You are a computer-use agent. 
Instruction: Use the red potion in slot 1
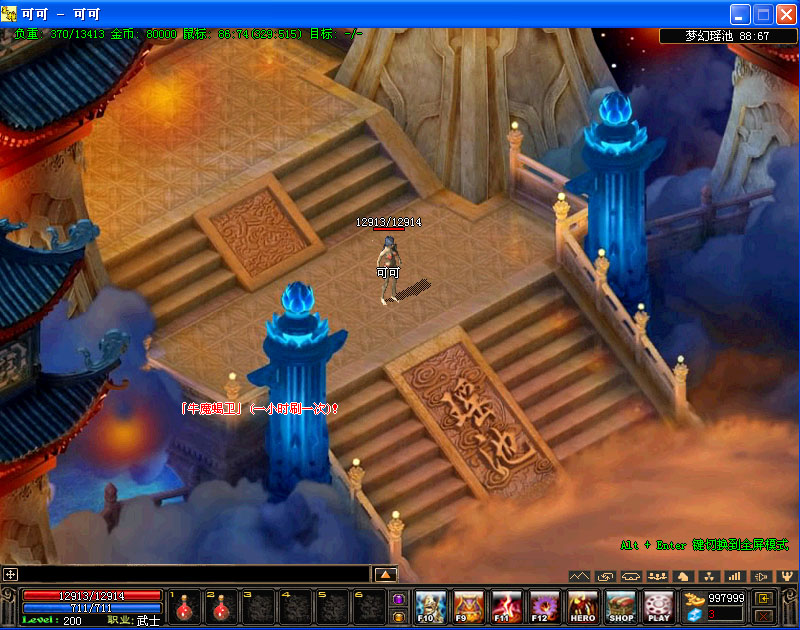(184, 607)
